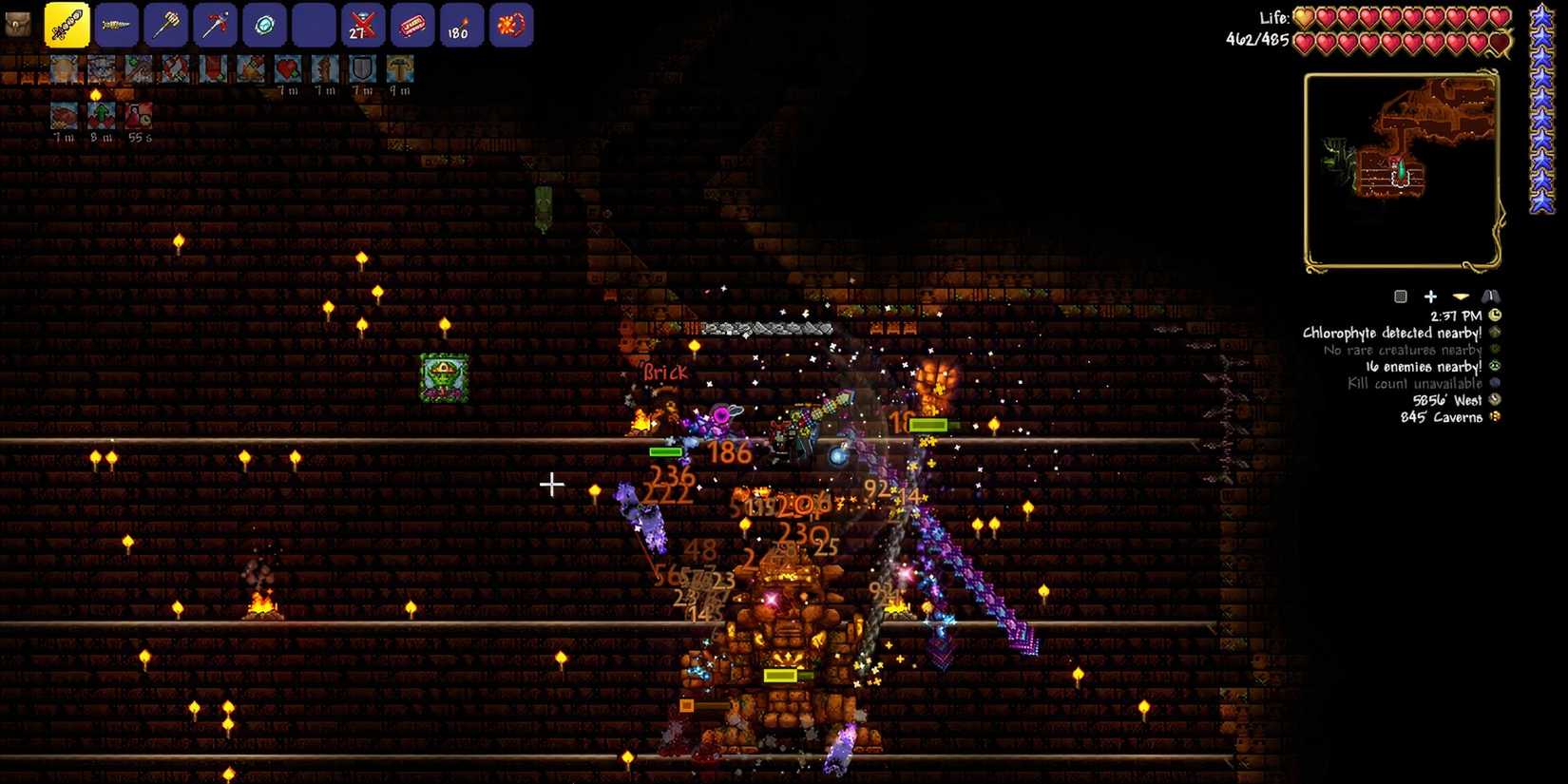Image resolution: width=1568 pixels, height=784 pixels.
Task: Click the minimap in the gold frame
Action: pos(1401,169)
